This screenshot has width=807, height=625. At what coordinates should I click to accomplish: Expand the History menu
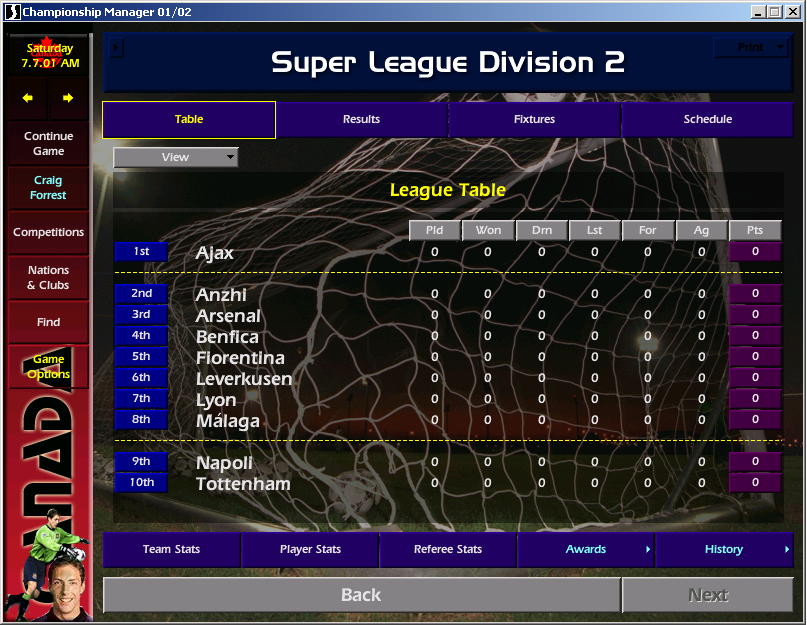point(724,549)
